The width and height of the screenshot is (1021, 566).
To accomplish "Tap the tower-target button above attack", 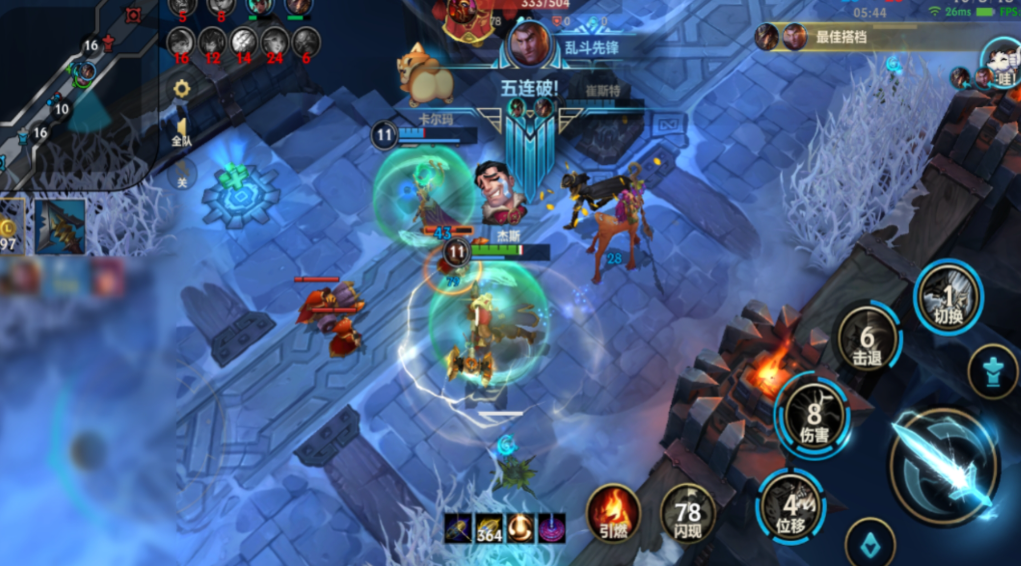I will [x=992, y=370].
